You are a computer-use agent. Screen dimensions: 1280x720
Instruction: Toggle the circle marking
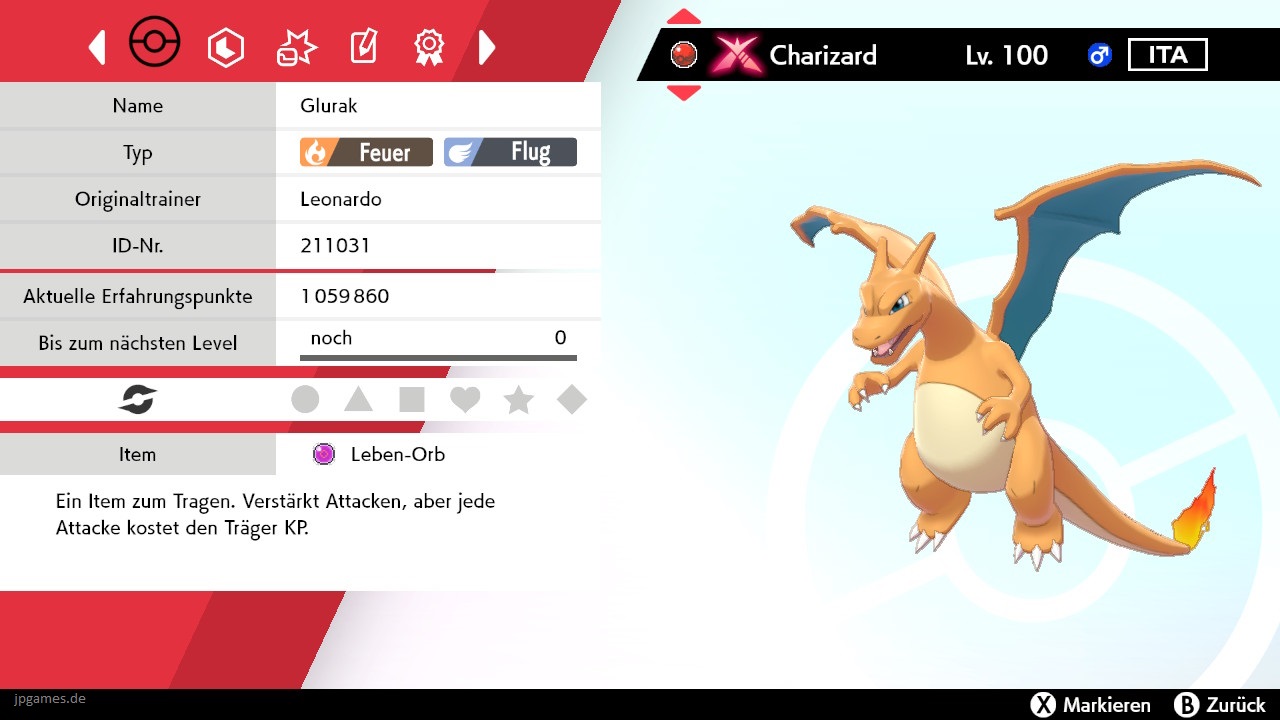[x=305, y=400]
